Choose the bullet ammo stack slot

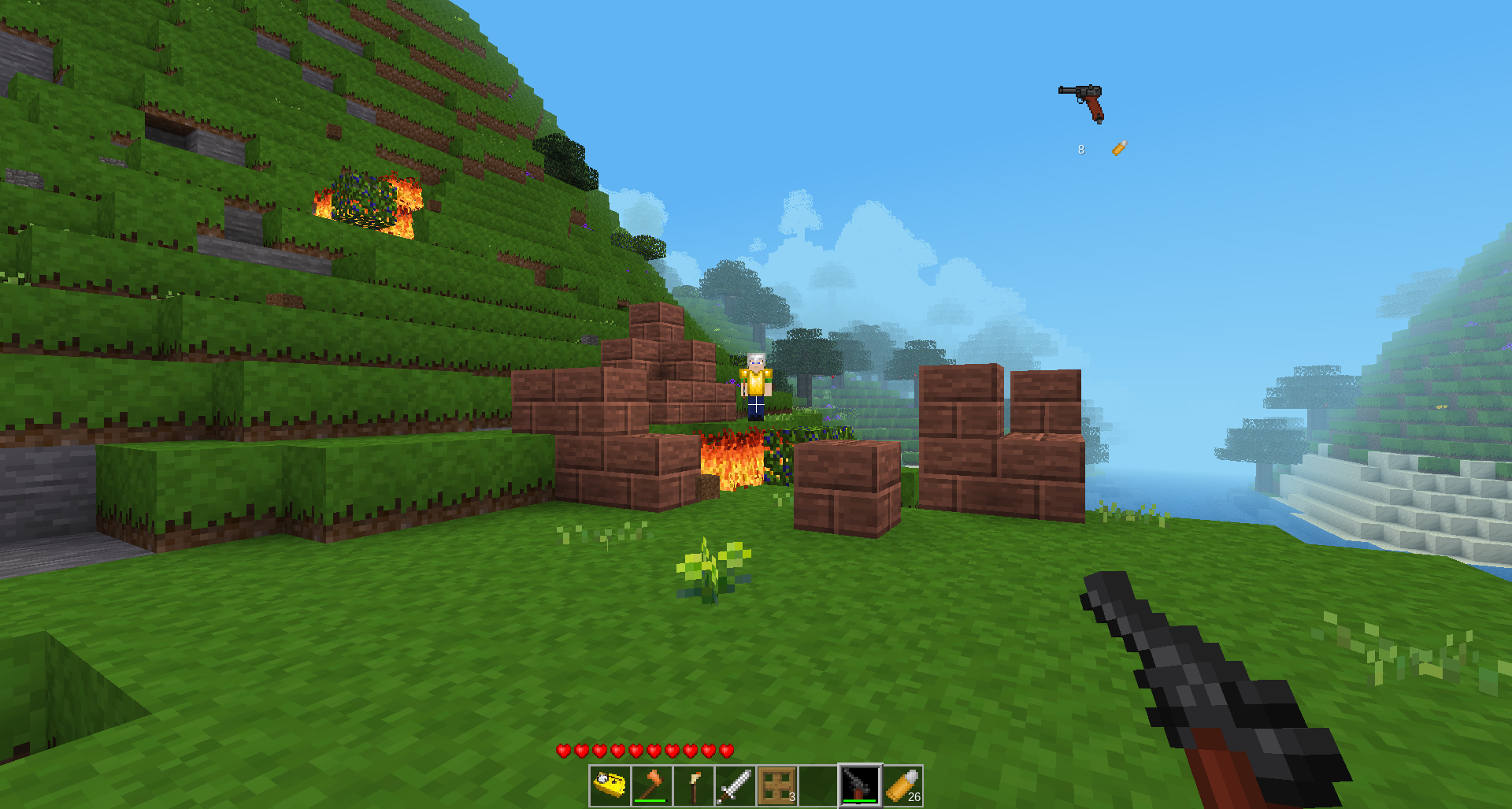pyautogui.click(x=902, y=785)
